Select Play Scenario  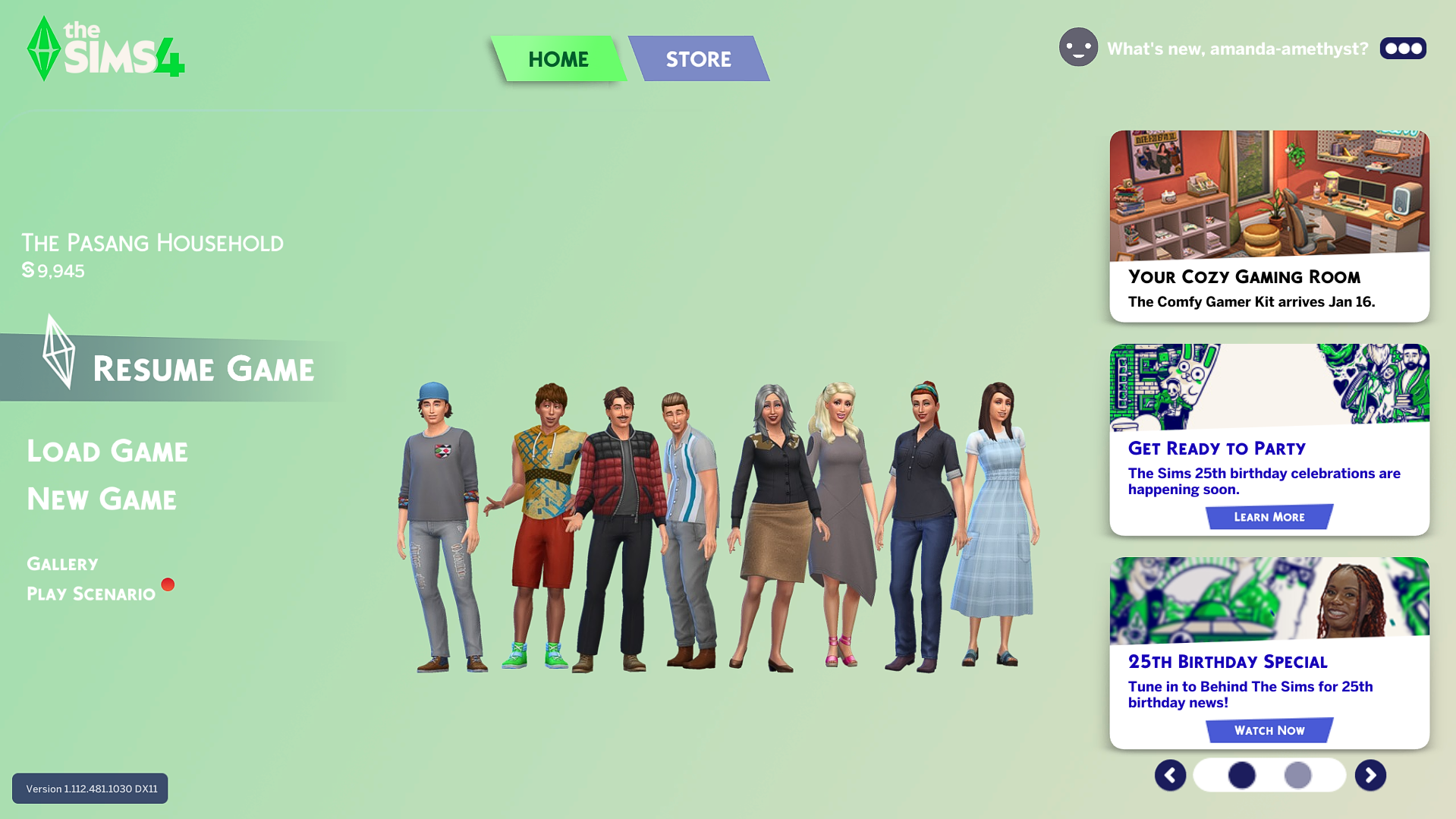[x=91, y=594]
